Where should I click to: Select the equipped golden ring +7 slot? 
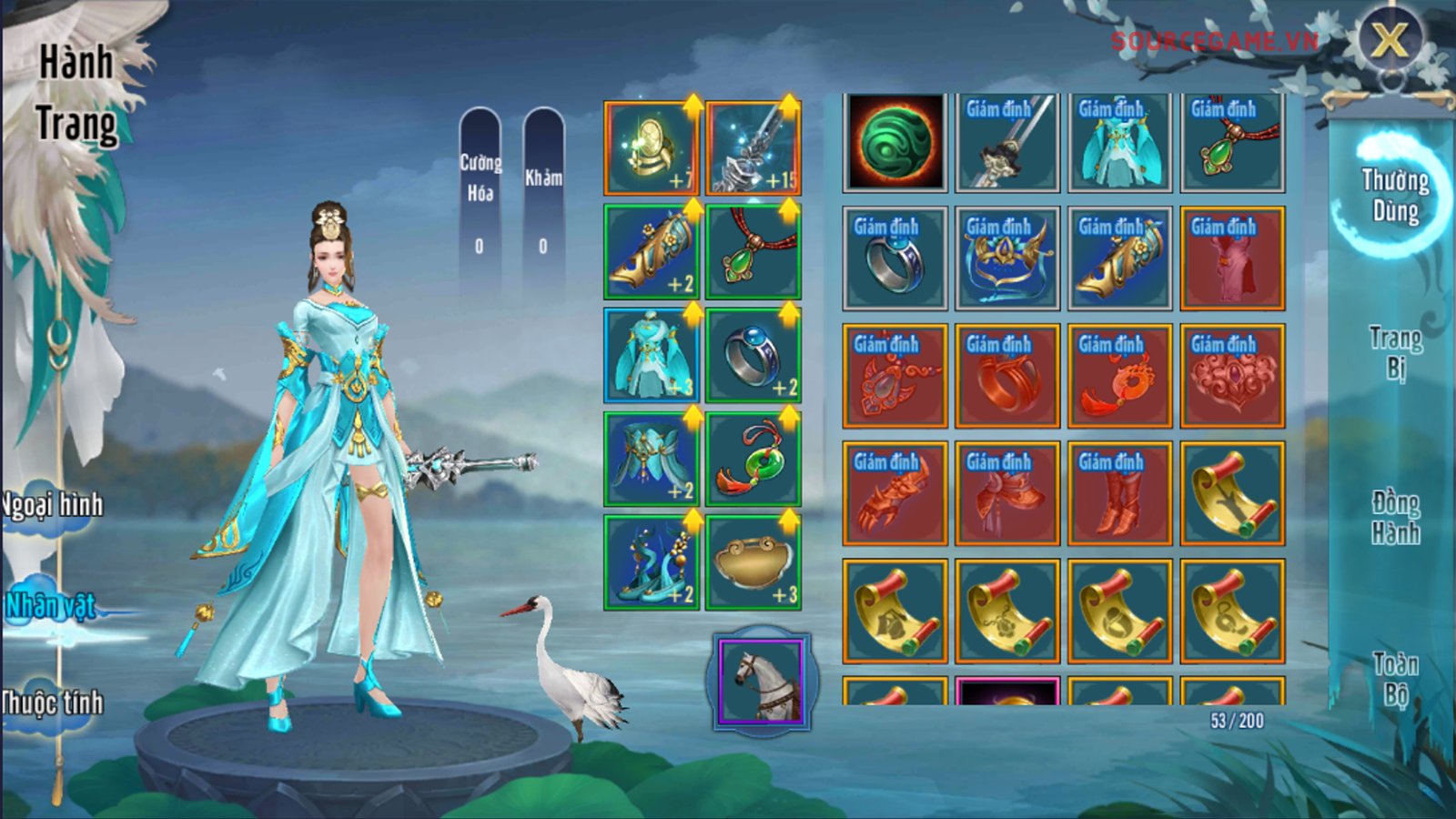652,148
